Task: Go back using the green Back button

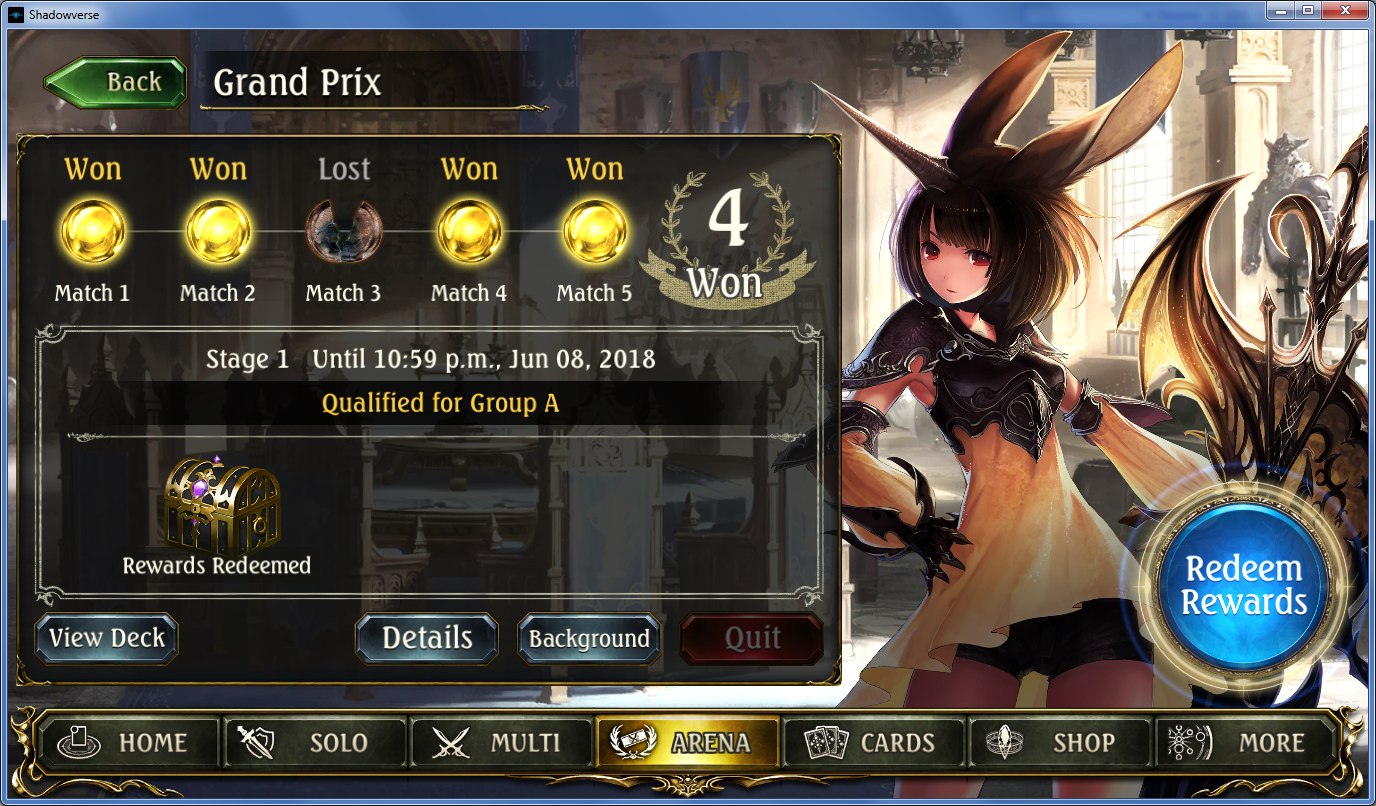Action: (x=116, y=83)
